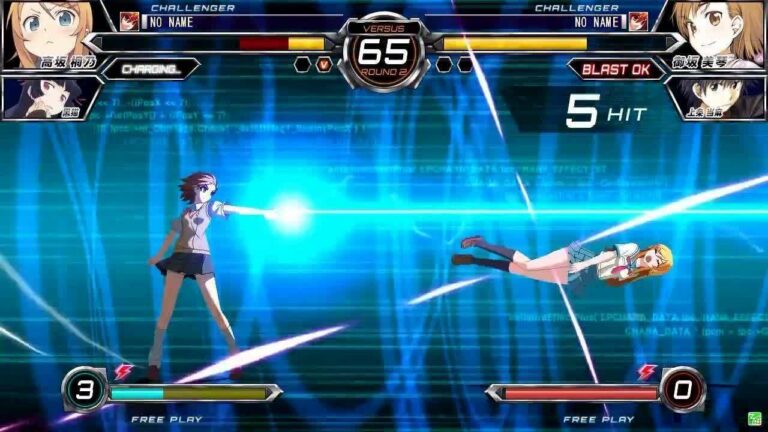
Task: Click the CHARGING blast indicator
Action: 150,69
